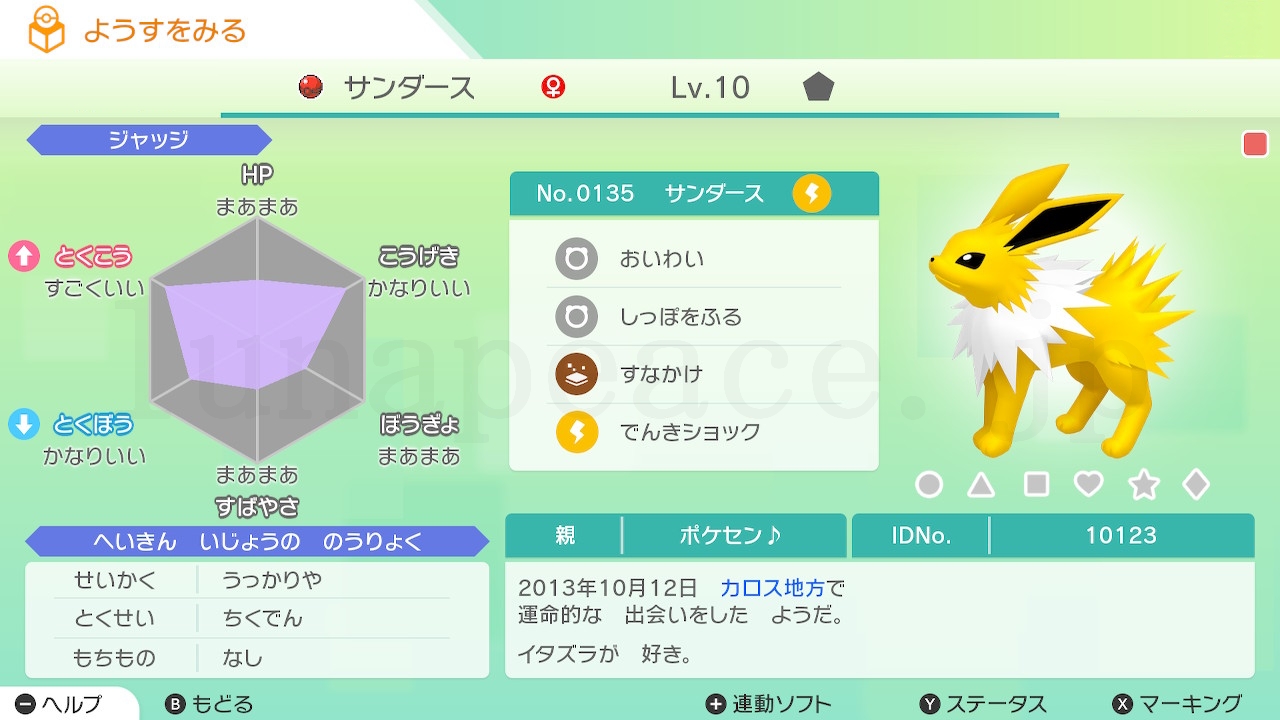Click the Electric type icon beside No.0135

(812, 193)
